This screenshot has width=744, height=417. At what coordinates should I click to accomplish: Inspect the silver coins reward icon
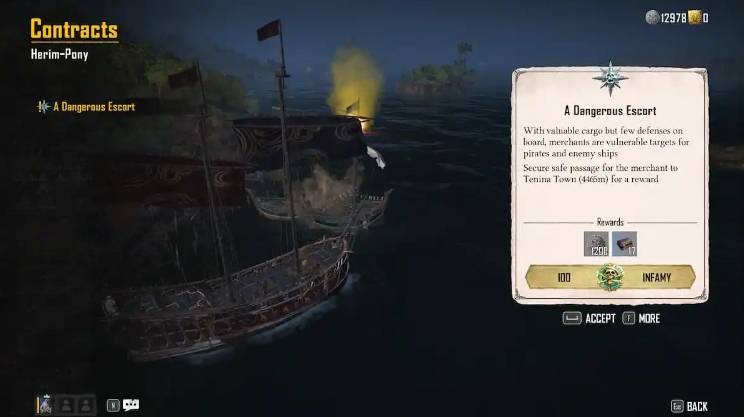(597, 243)
